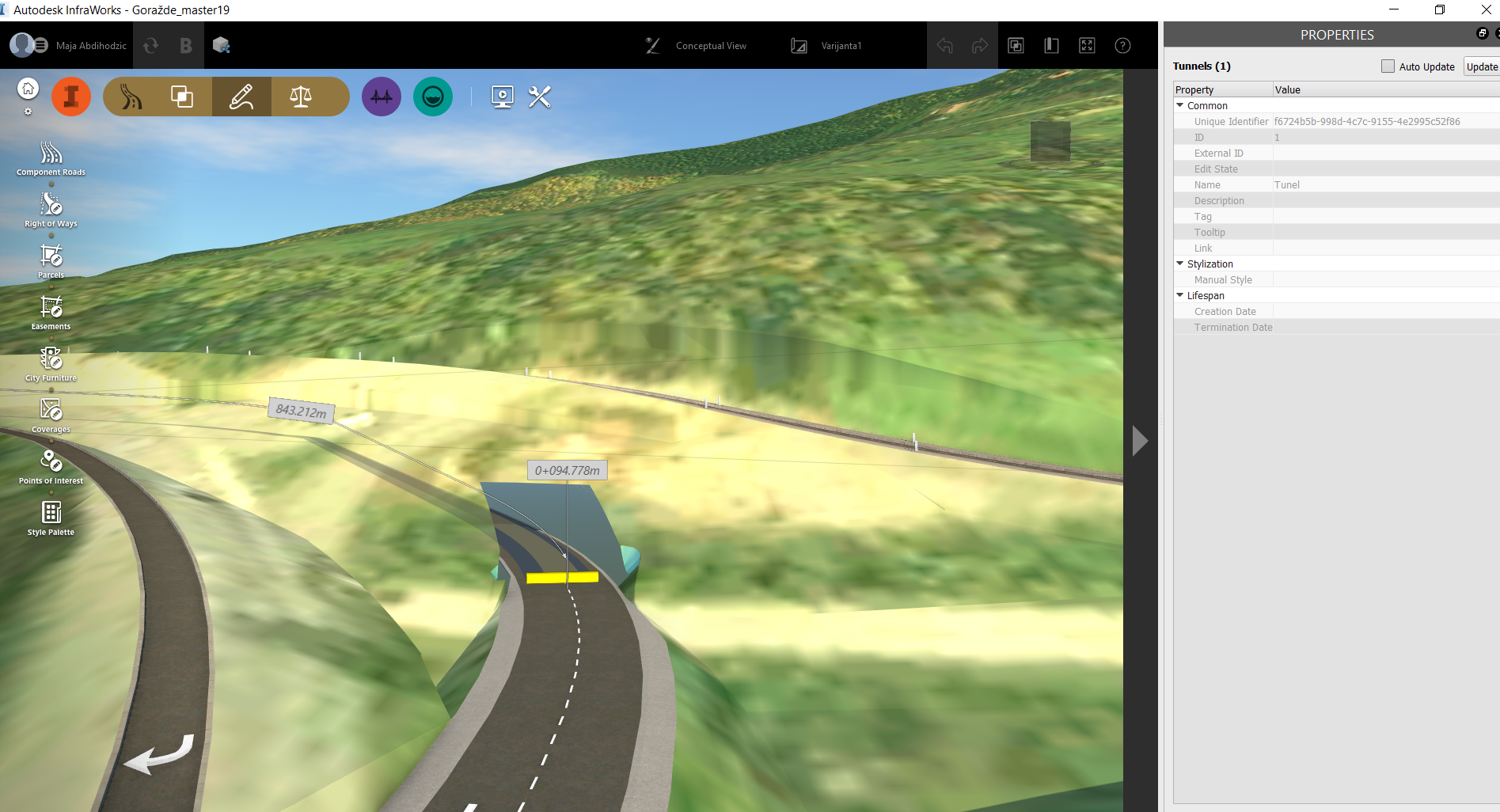Open the bridge design tool
1500x812 pixels.
381,96
